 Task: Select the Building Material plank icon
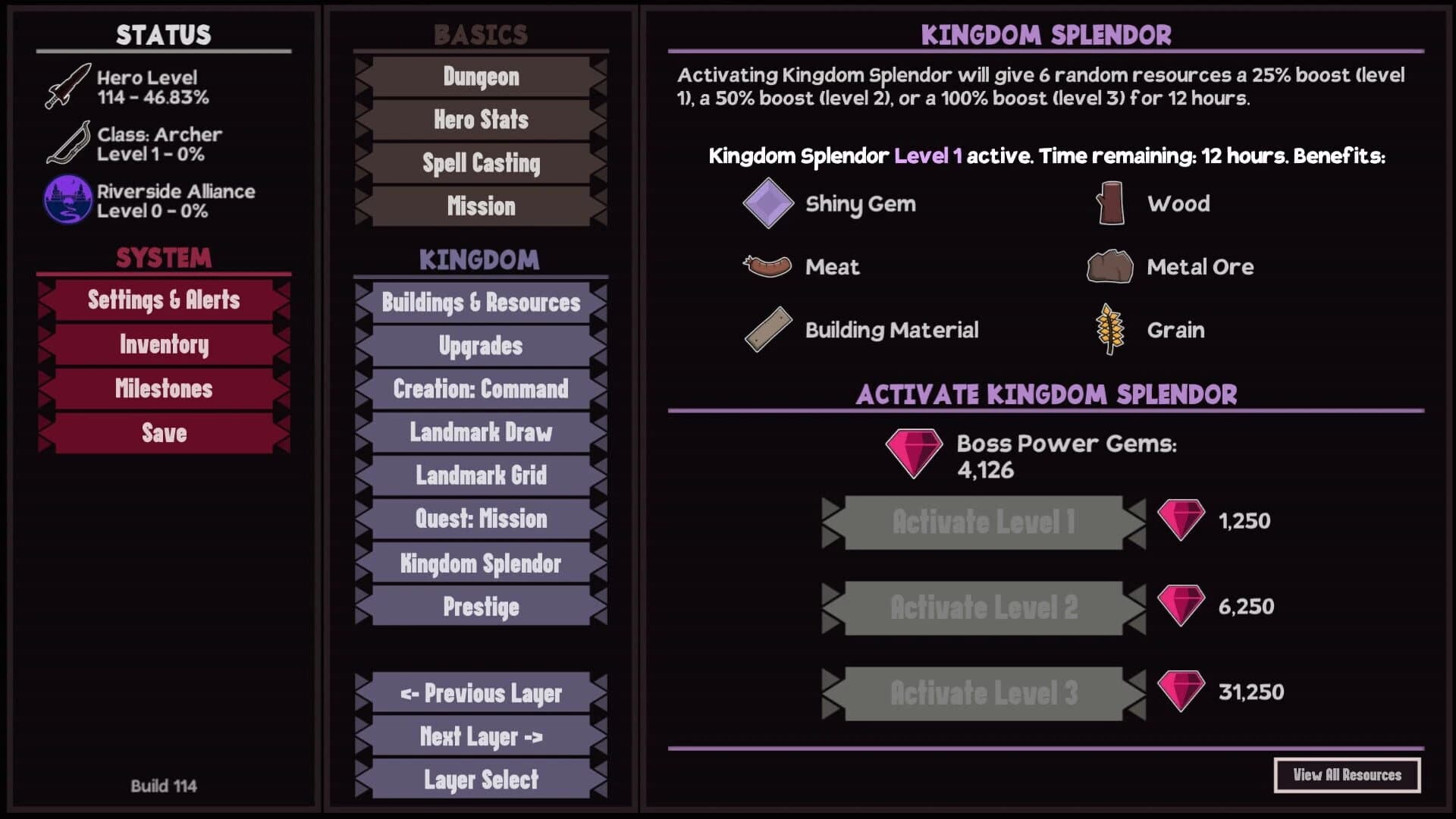[x=766, y=330]
